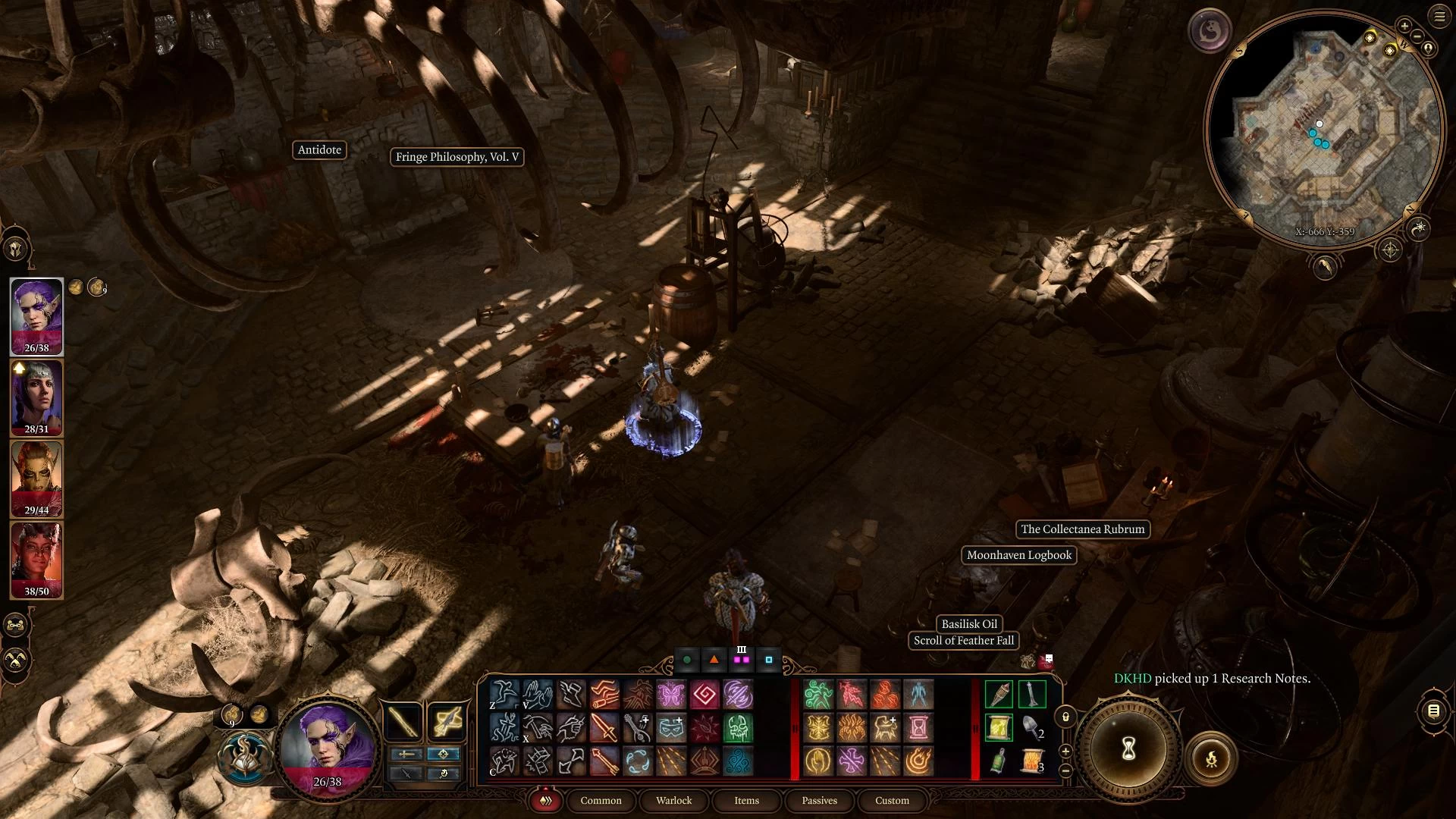Select the Karlach portrait with 38/50 health
The image size is (1456, 819).
(x=36, y=560)
